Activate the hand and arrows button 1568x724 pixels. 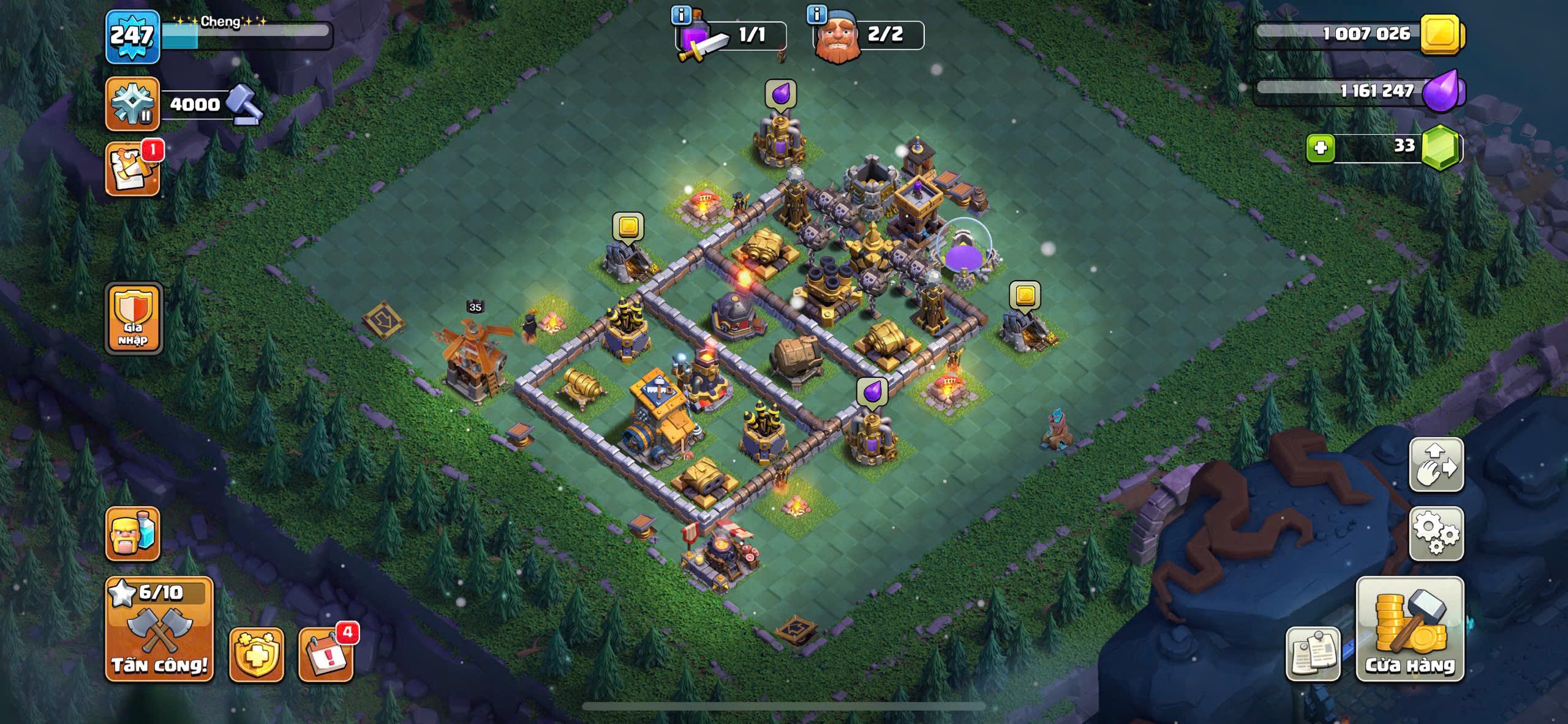pos(1436,464)
